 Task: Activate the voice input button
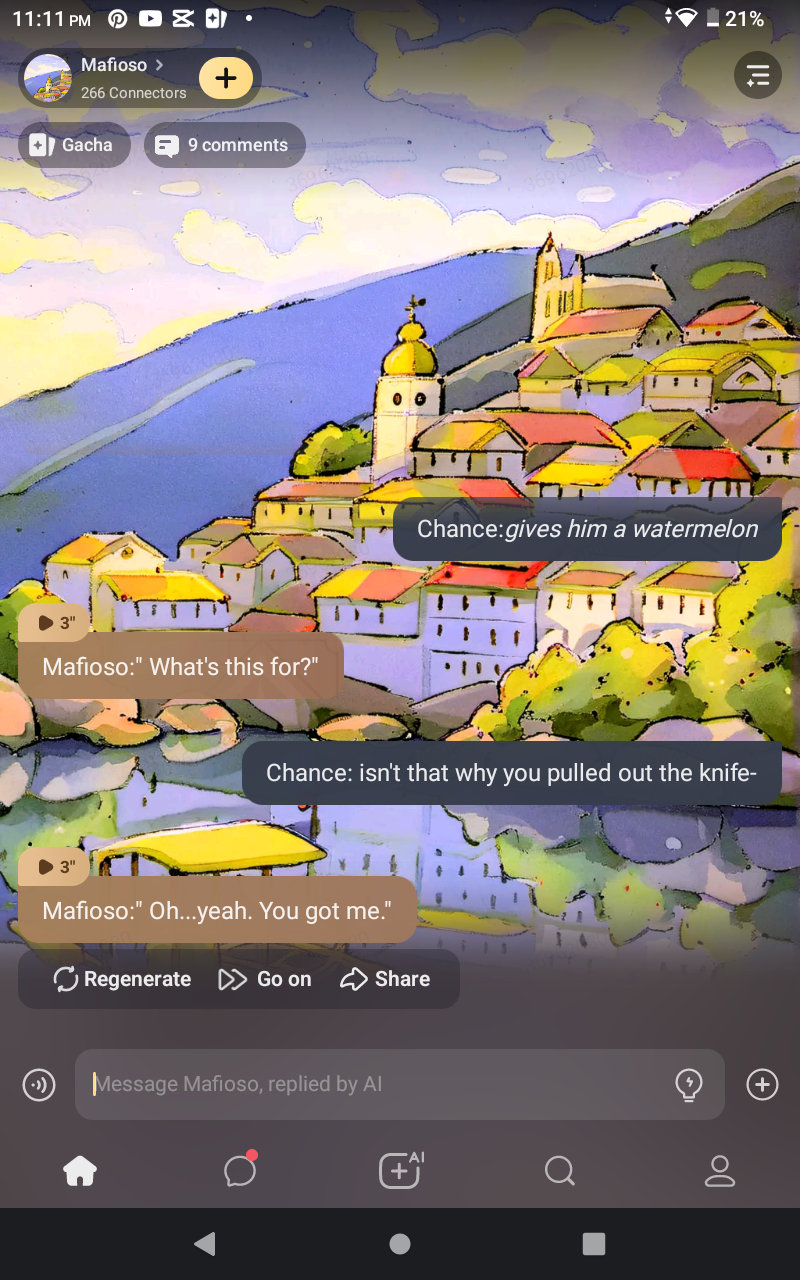click(x=39, y=1084)
